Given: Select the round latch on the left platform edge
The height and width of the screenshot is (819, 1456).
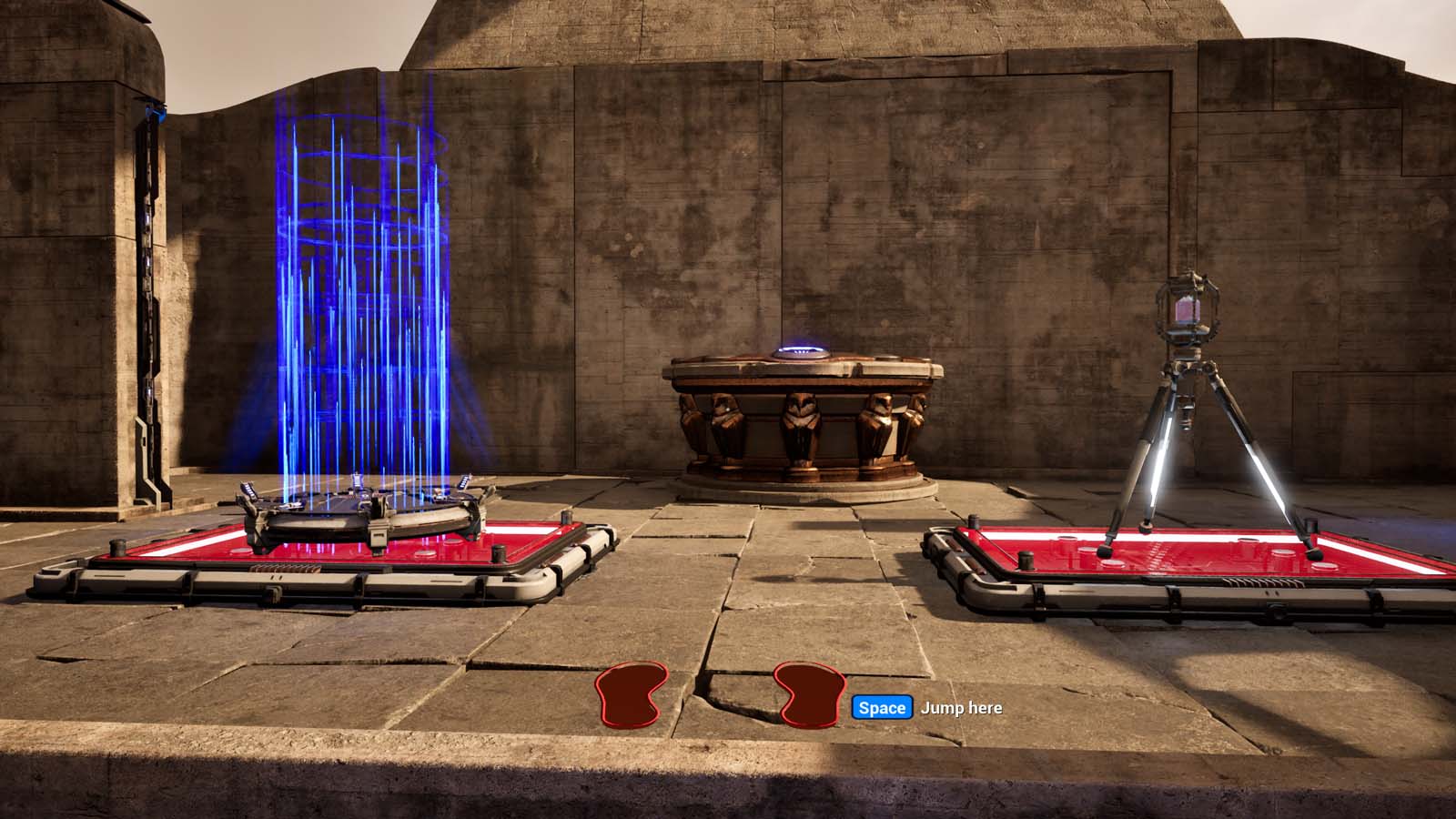Looking at the screenshot, I should 273,590.
